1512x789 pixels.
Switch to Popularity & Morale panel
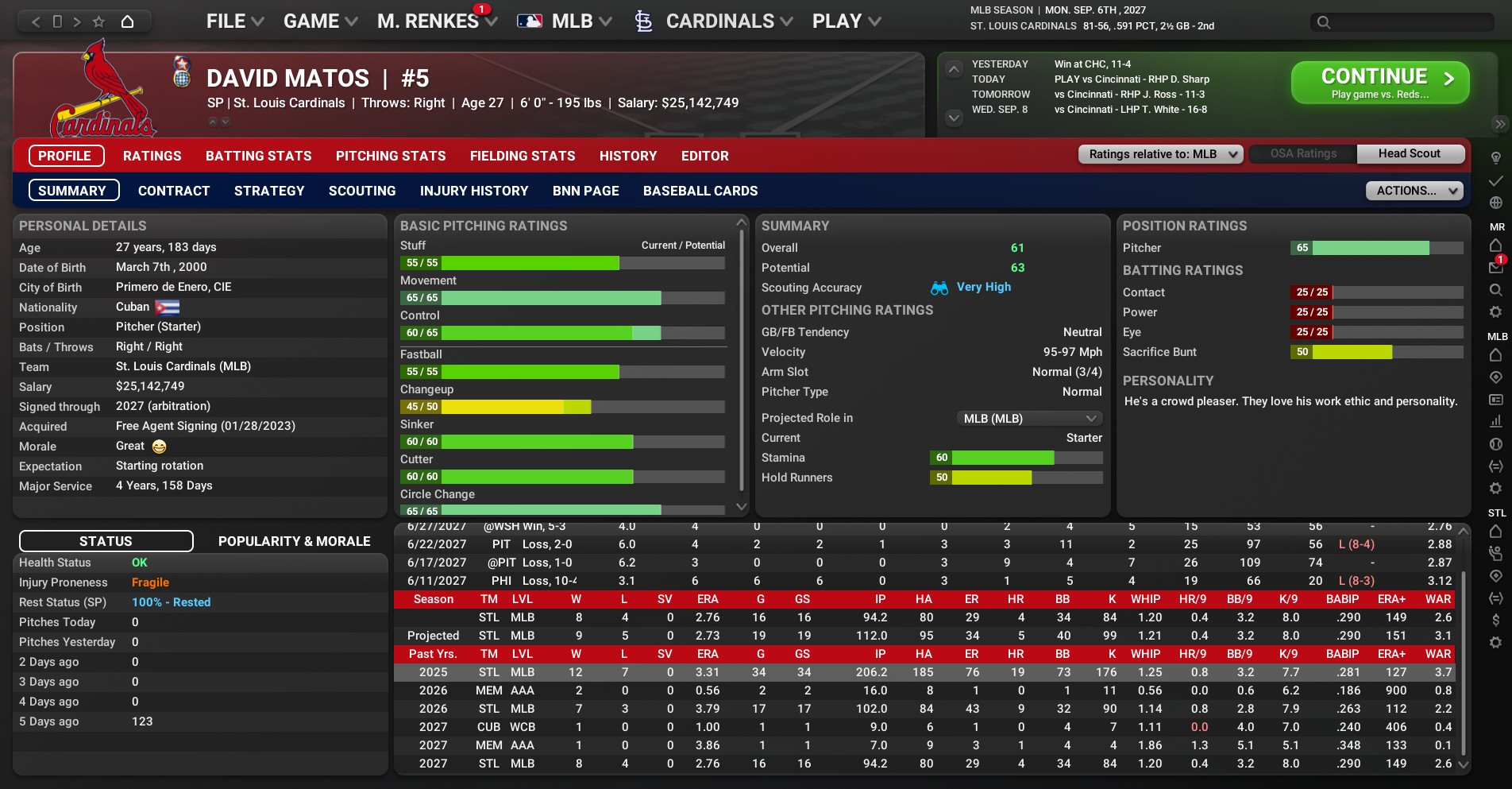294,541
